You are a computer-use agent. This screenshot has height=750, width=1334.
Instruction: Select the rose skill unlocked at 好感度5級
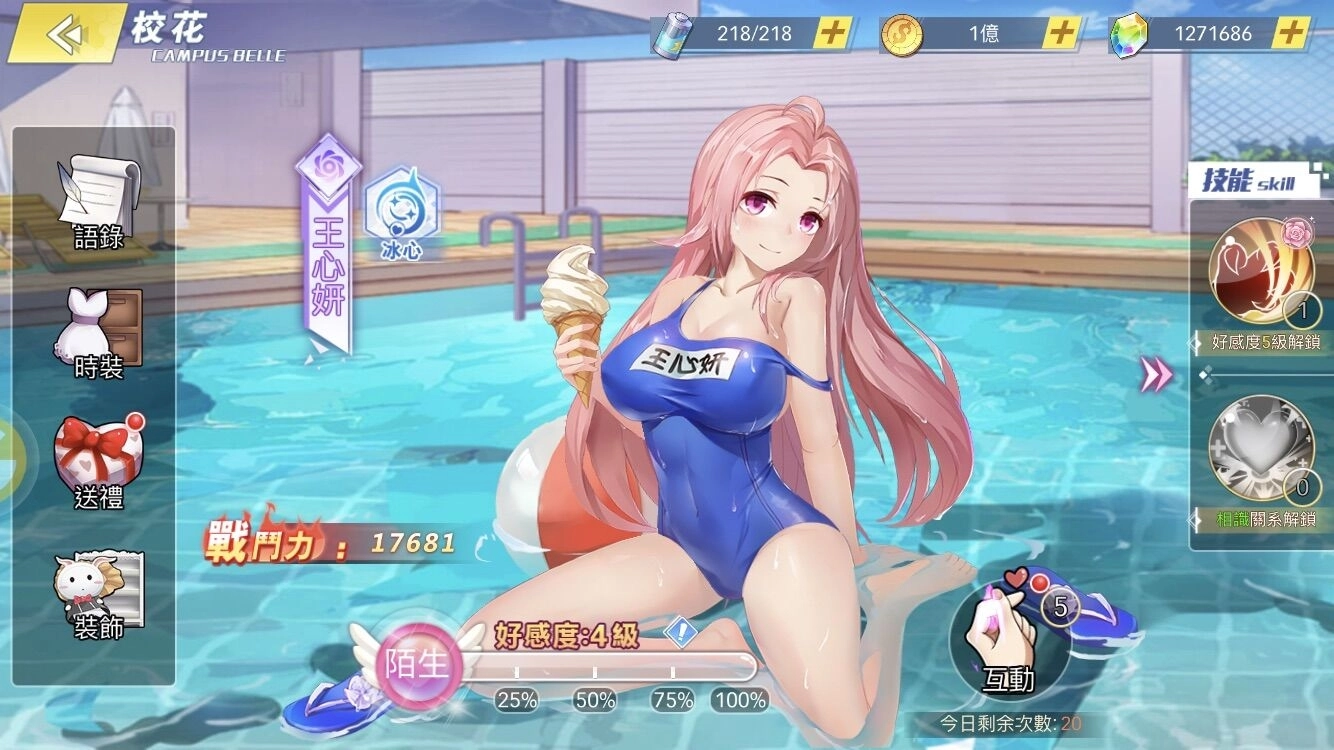click(x=1262, y=270)
